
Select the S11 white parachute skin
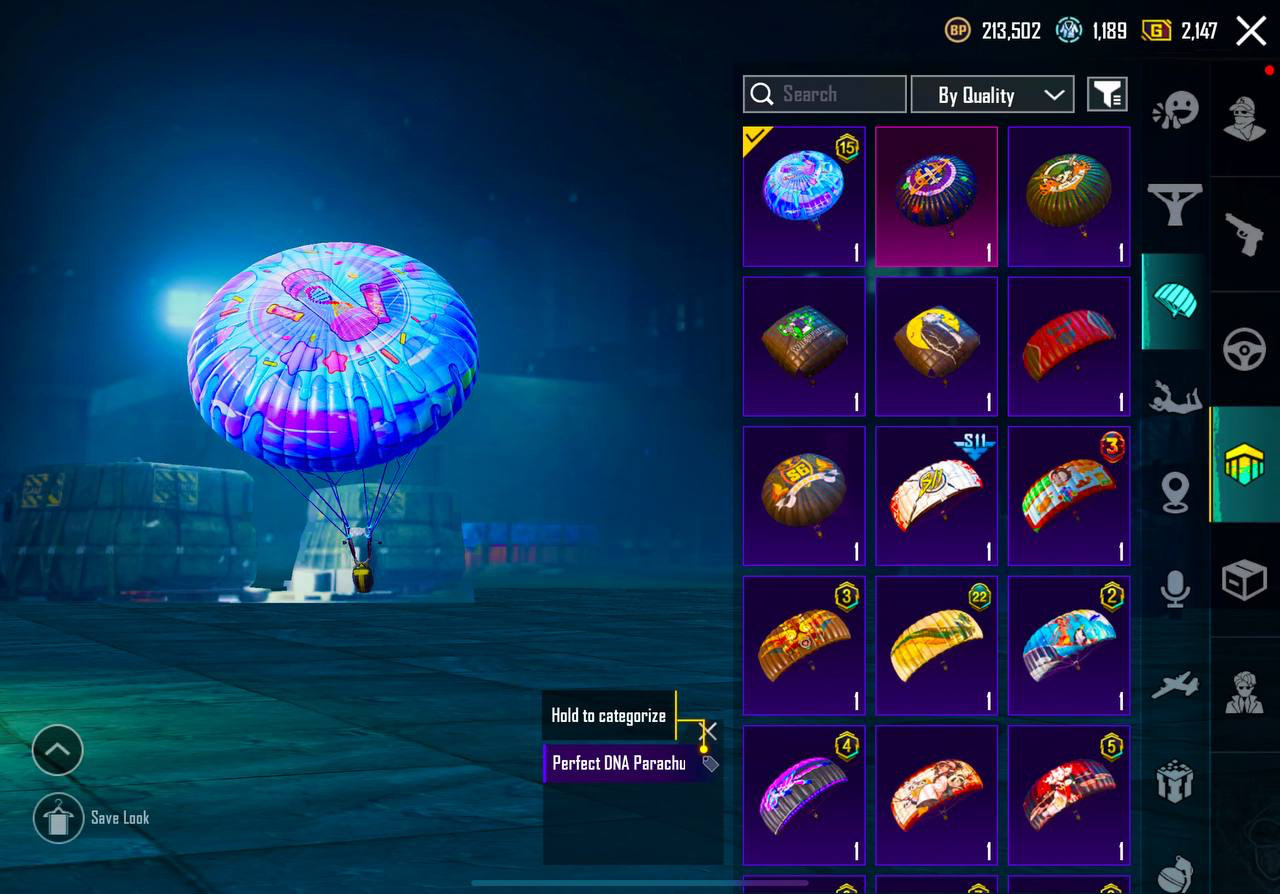(936, 496)
